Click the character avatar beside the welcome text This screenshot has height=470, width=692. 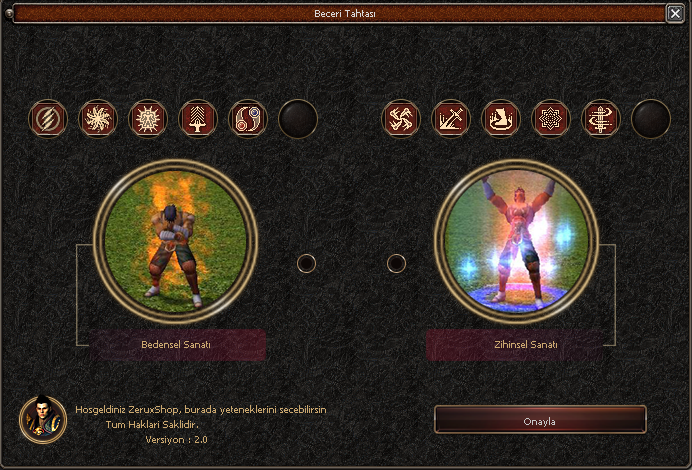[x=43, y=419]
